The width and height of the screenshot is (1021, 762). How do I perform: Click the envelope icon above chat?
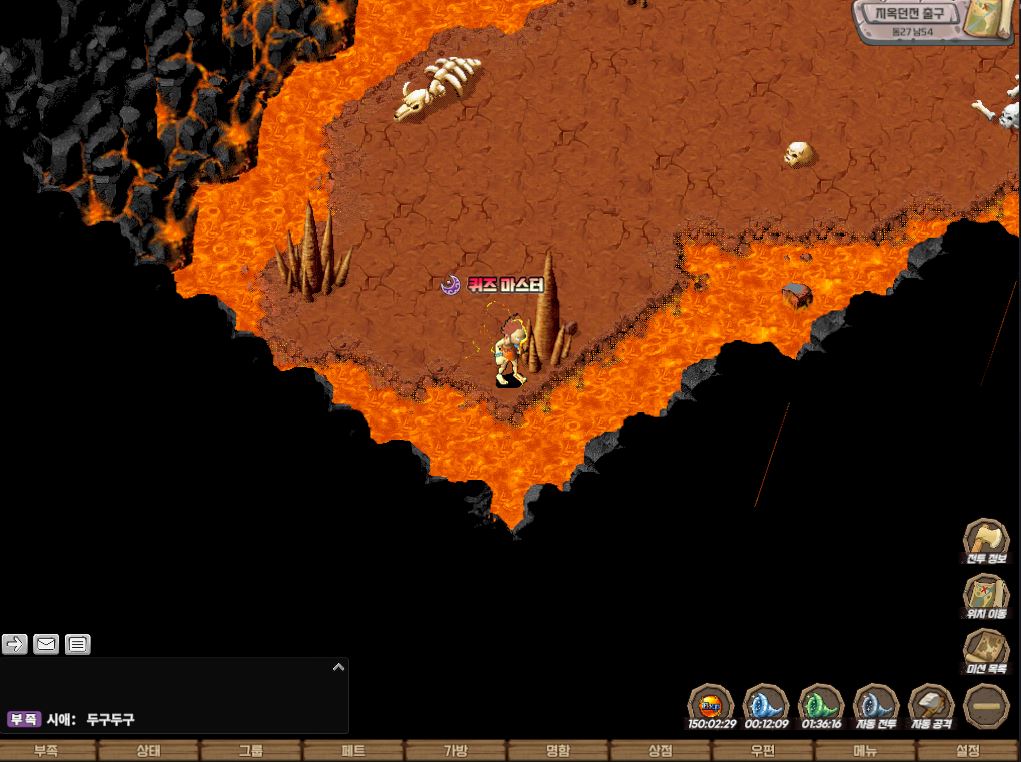click(46, 644)
